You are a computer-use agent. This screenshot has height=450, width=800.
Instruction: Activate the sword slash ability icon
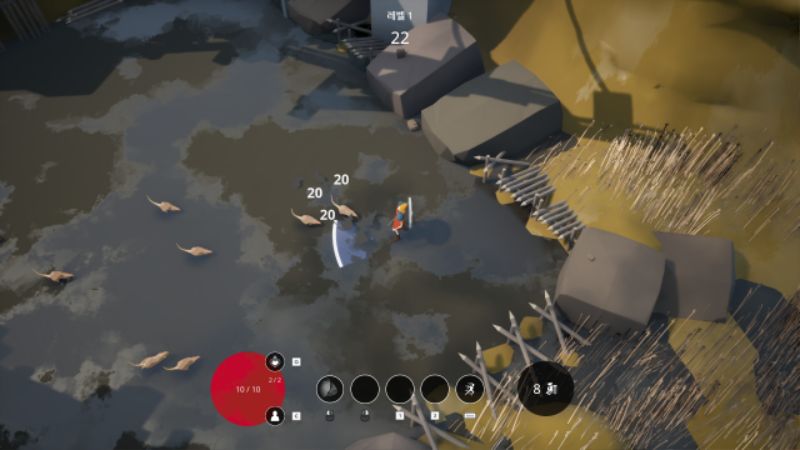pyautogui.click(x=331, y=389)
